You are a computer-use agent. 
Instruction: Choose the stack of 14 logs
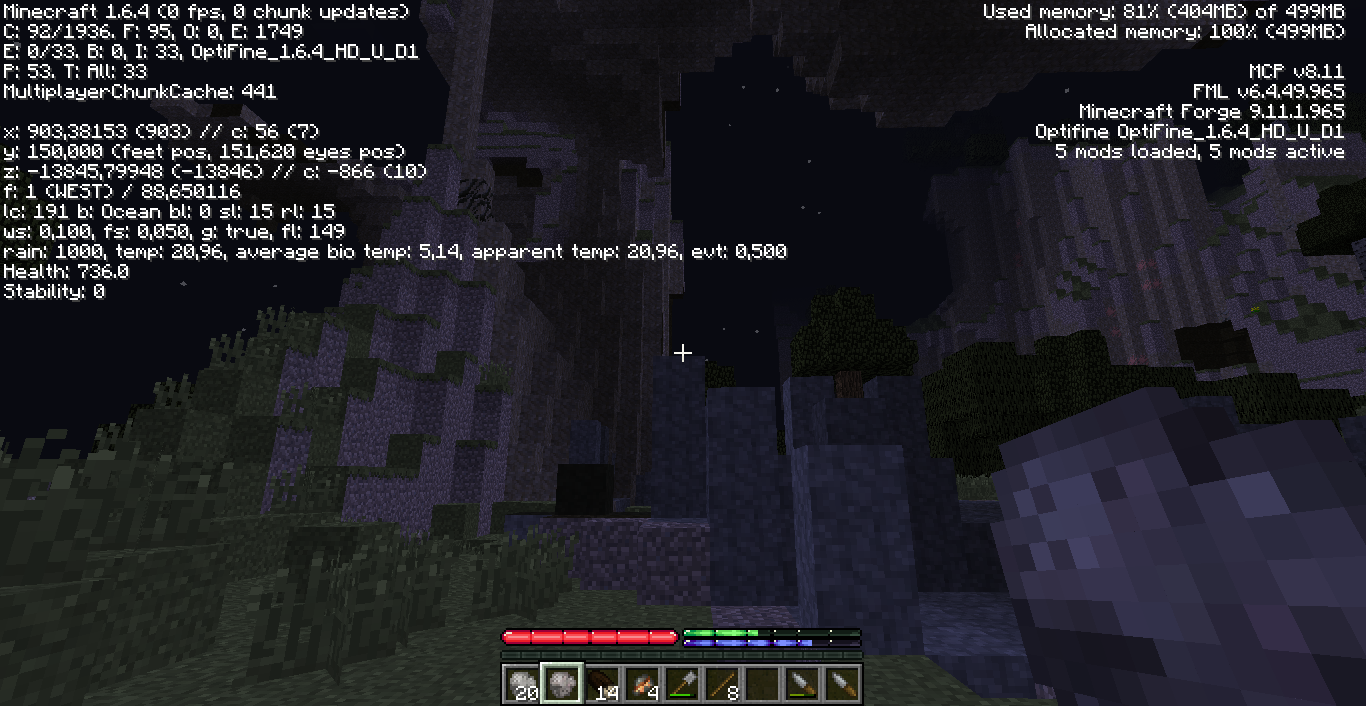pos(601,684)
